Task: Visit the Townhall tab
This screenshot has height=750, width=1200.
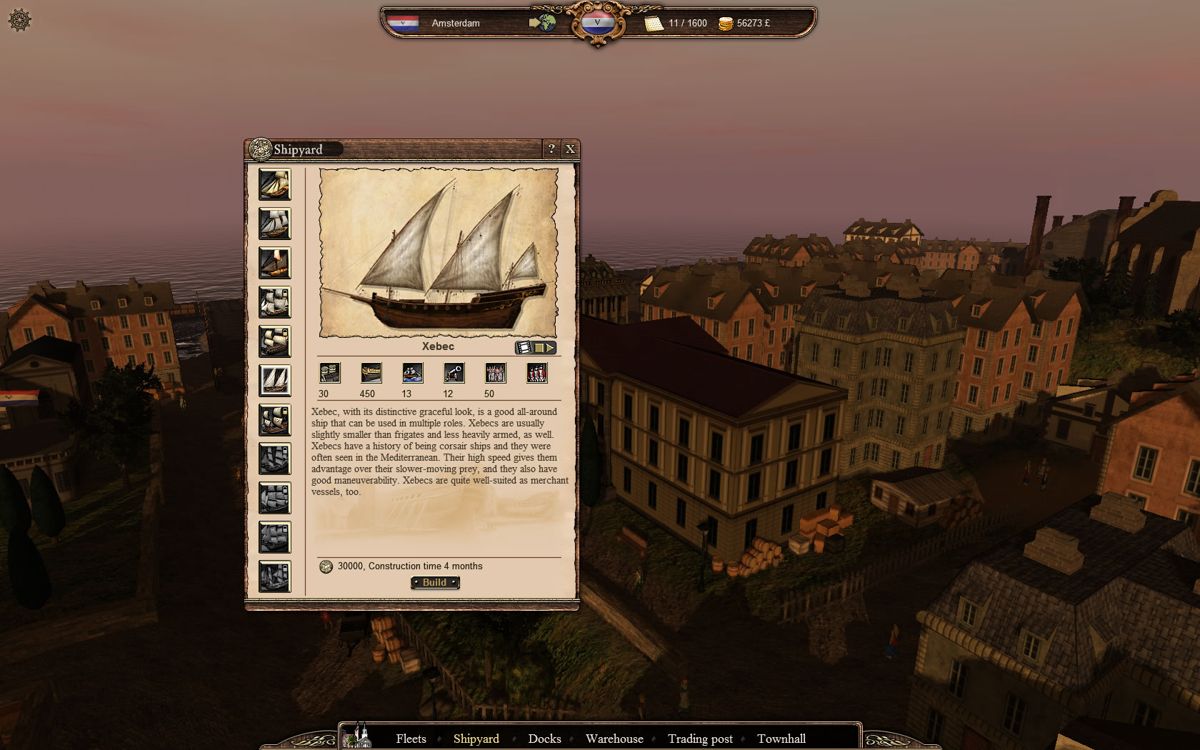Action: pos(781,739)
